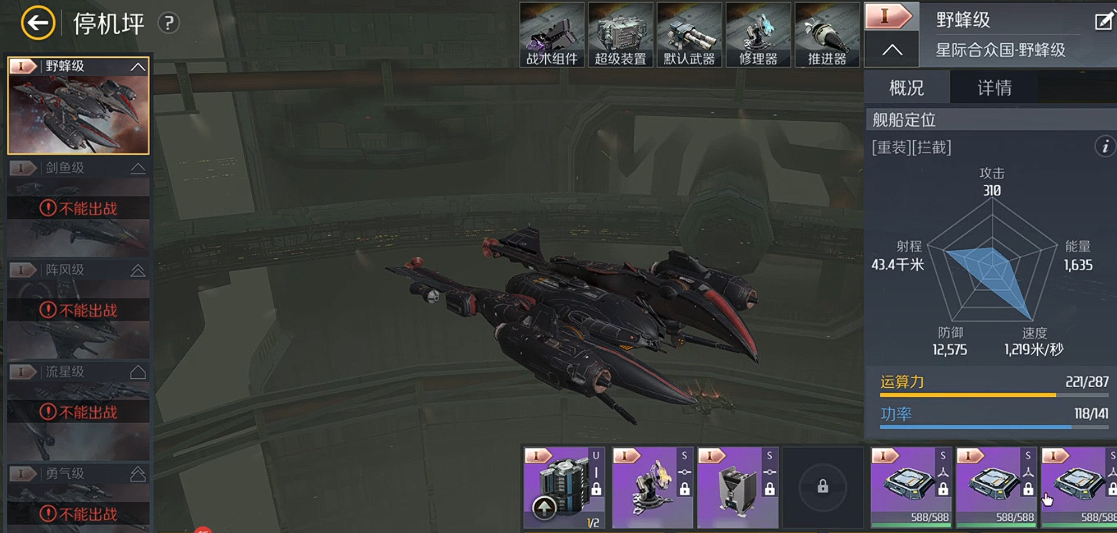Select the 野蜂级 ship thumbnail
Screen dimensions: 1117x533
78,105
